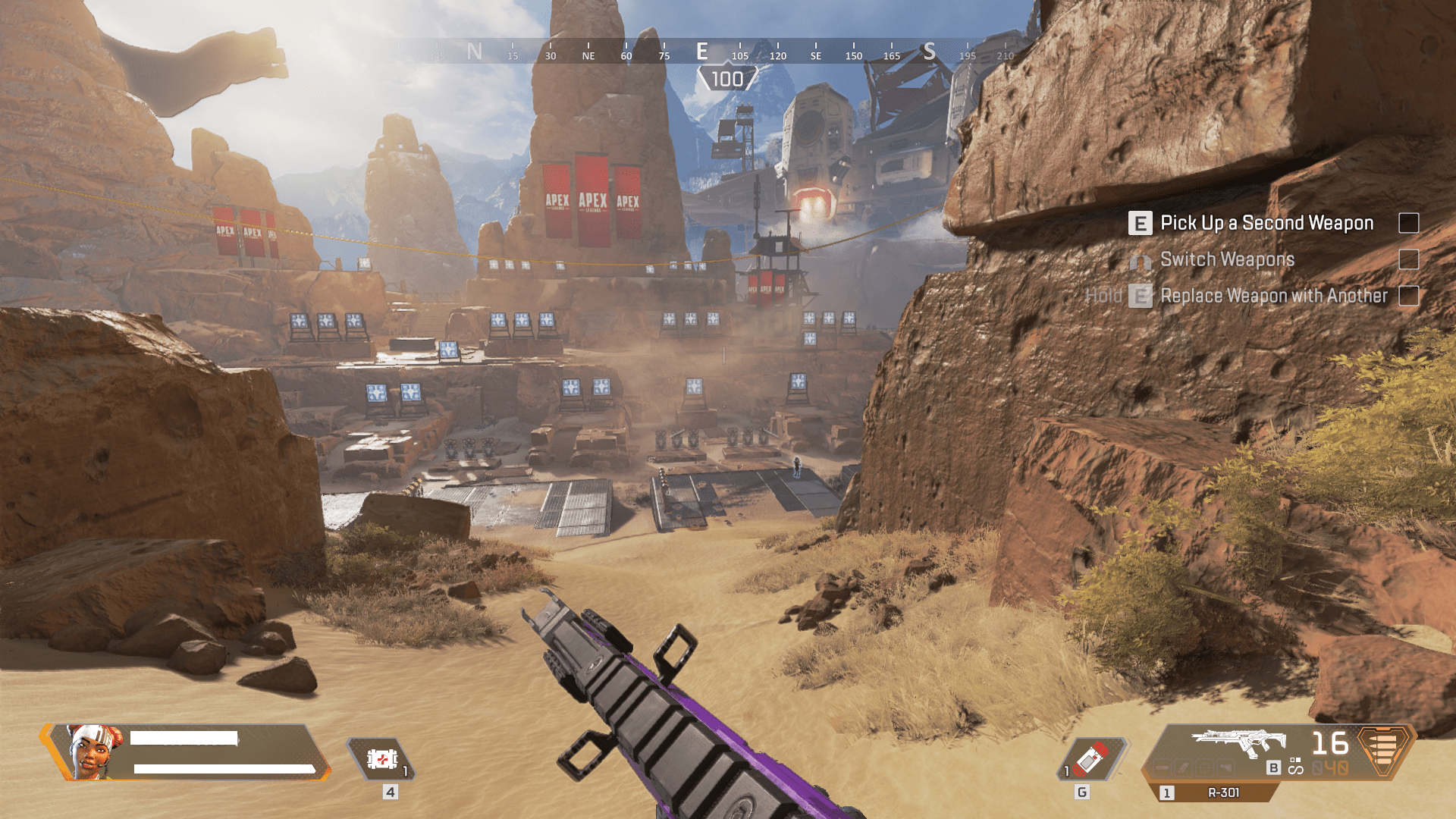Screen dimensions: 1456x819
Task: Select the grenade ordnance slot
Action: 1092,758
